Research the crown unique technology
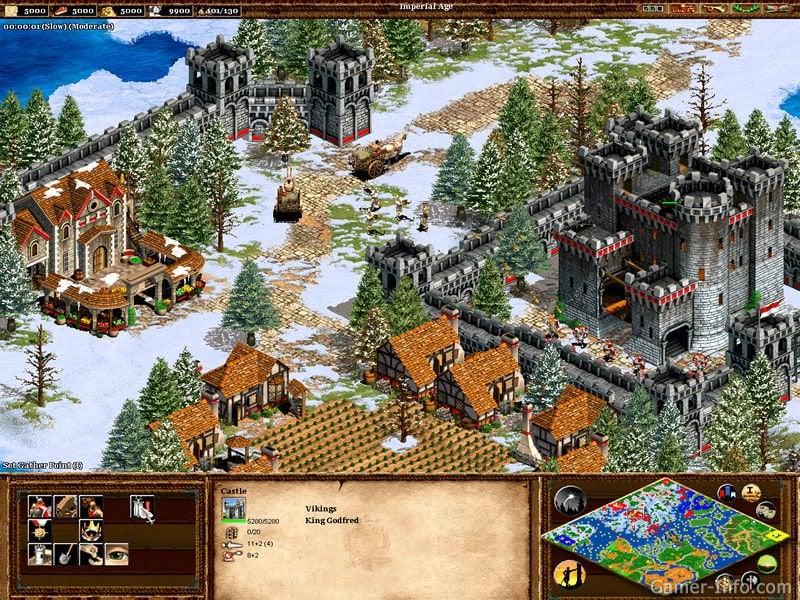This screenshot has width=800, height=600. tap(92, 531)
